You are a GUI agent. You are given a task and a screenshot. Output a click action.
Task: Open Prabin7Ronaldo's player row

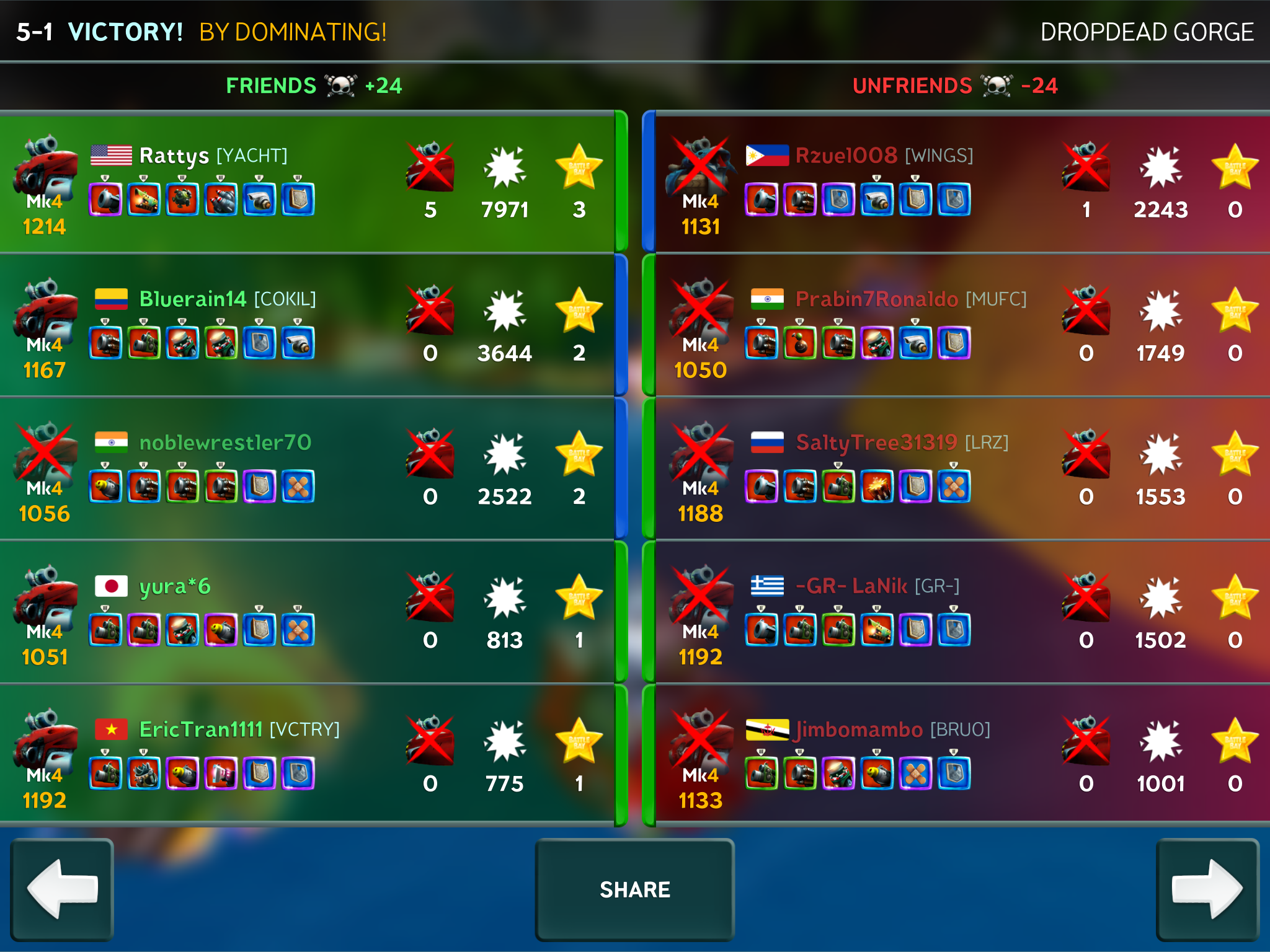coord(961,325)
